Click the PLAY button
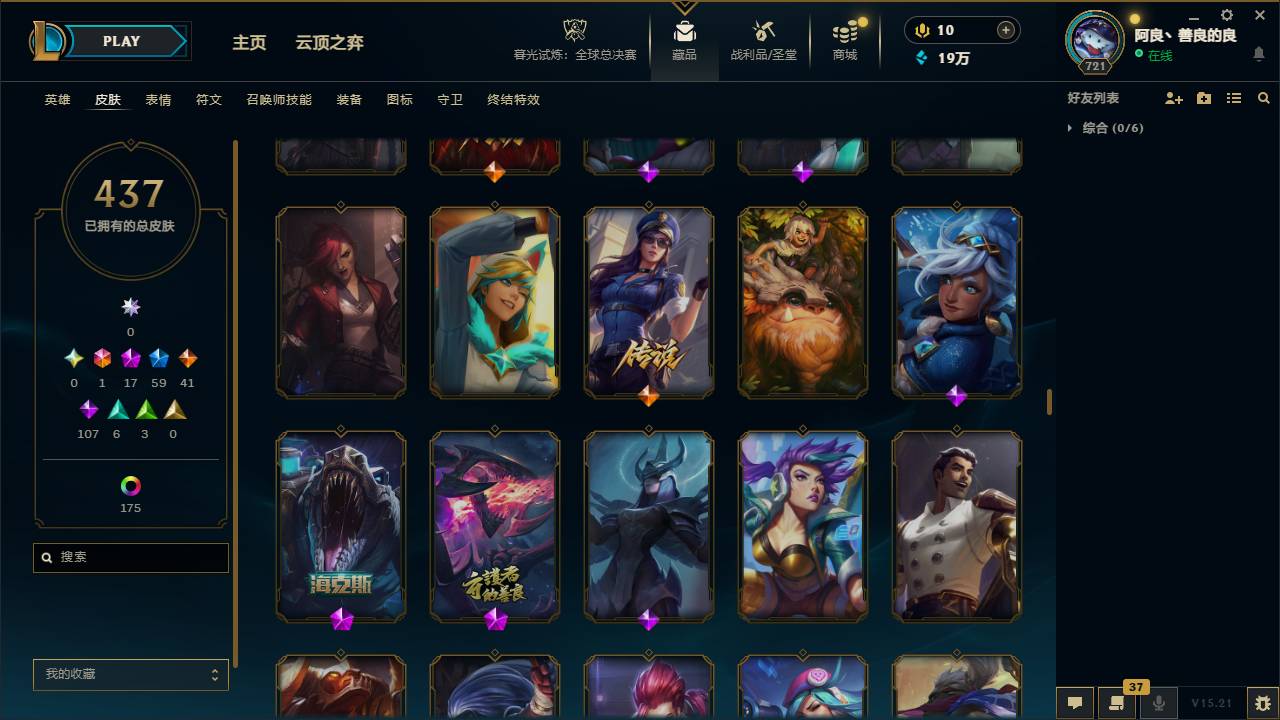Image resolution: width=1280 pixels, height=720 pixels. [x=120, y=41]
